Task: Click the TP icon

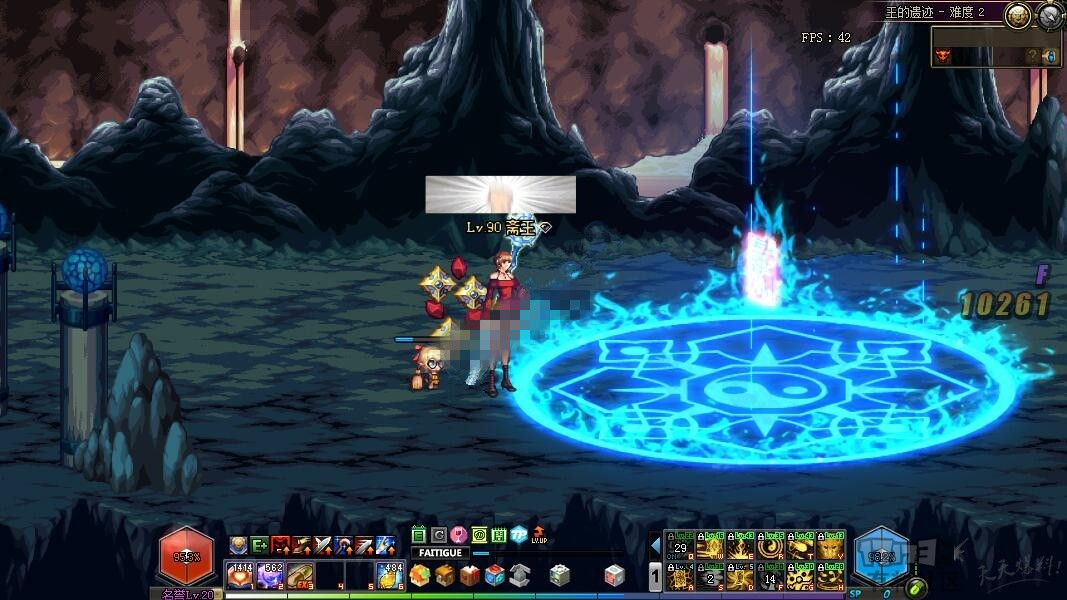Action: [518, 535]
